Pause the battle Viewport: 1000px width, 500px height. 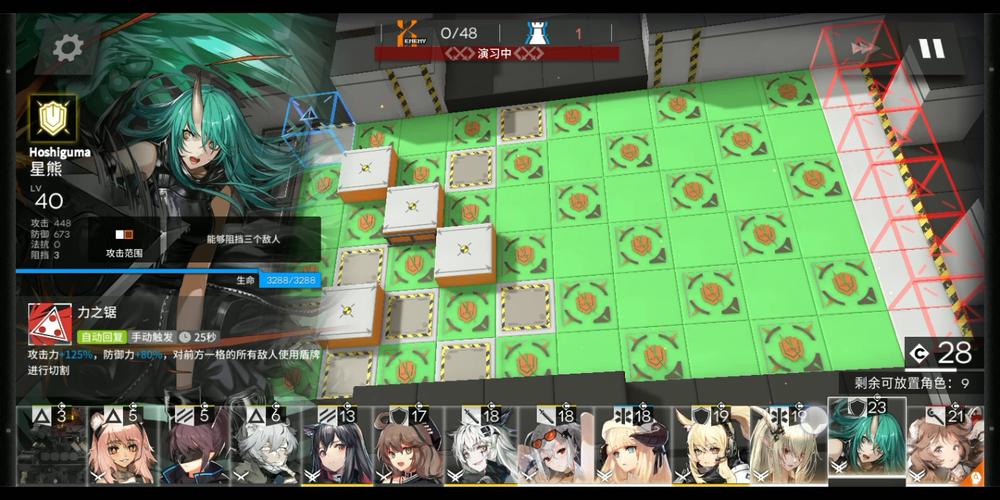coord(931,48)
